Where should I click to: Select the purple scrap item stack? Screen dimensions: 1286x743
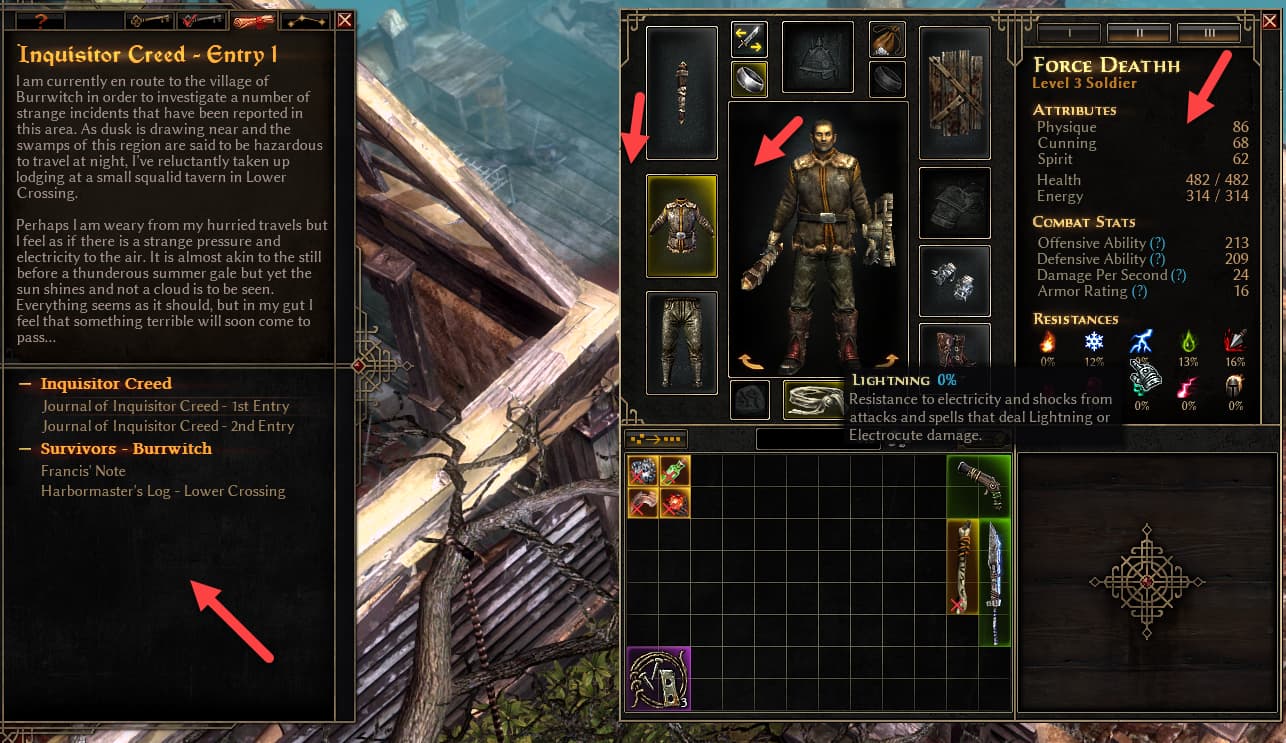tap(658, 678)
